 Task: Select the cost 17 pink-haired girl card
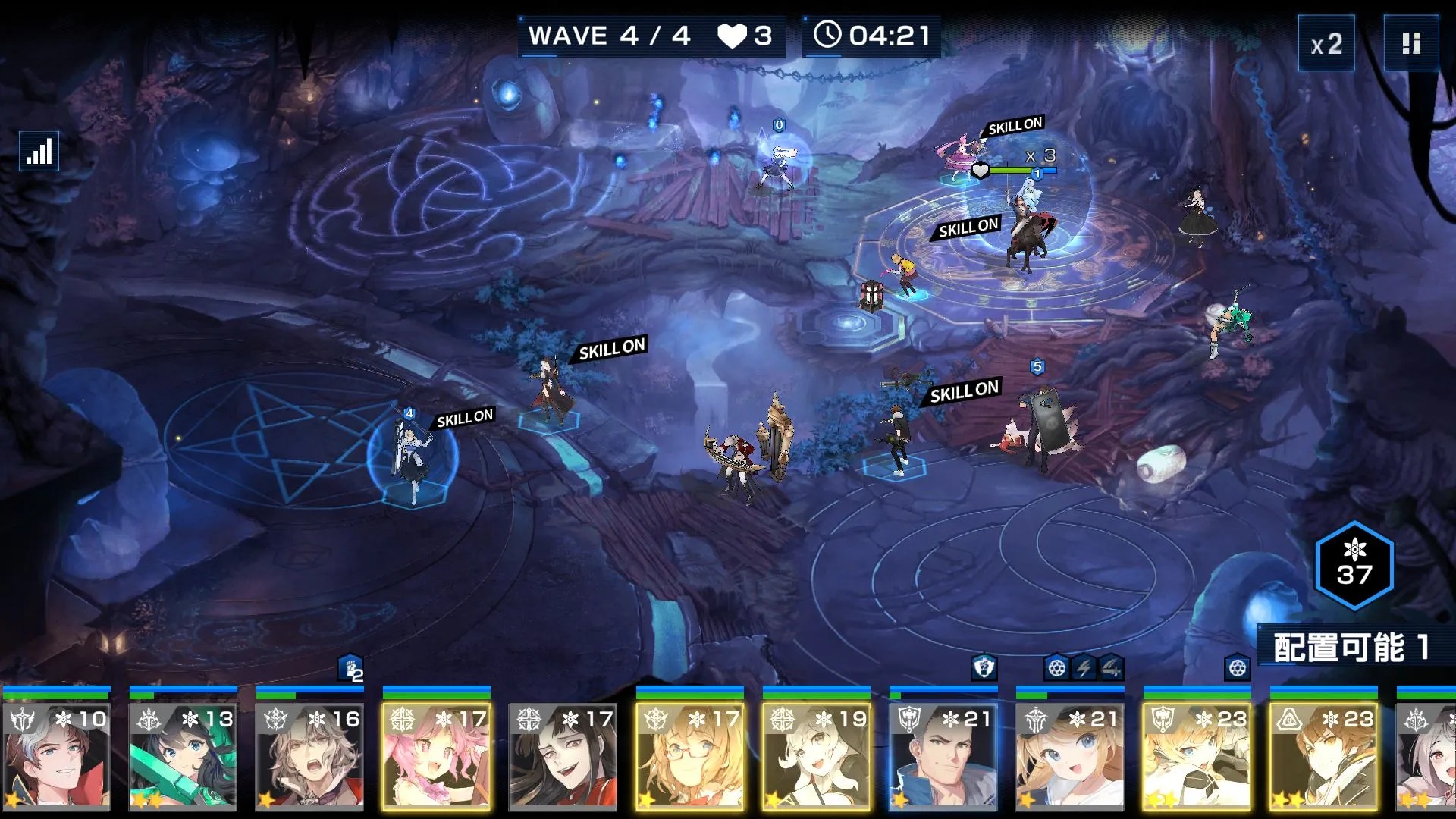[x=437, y=755]
